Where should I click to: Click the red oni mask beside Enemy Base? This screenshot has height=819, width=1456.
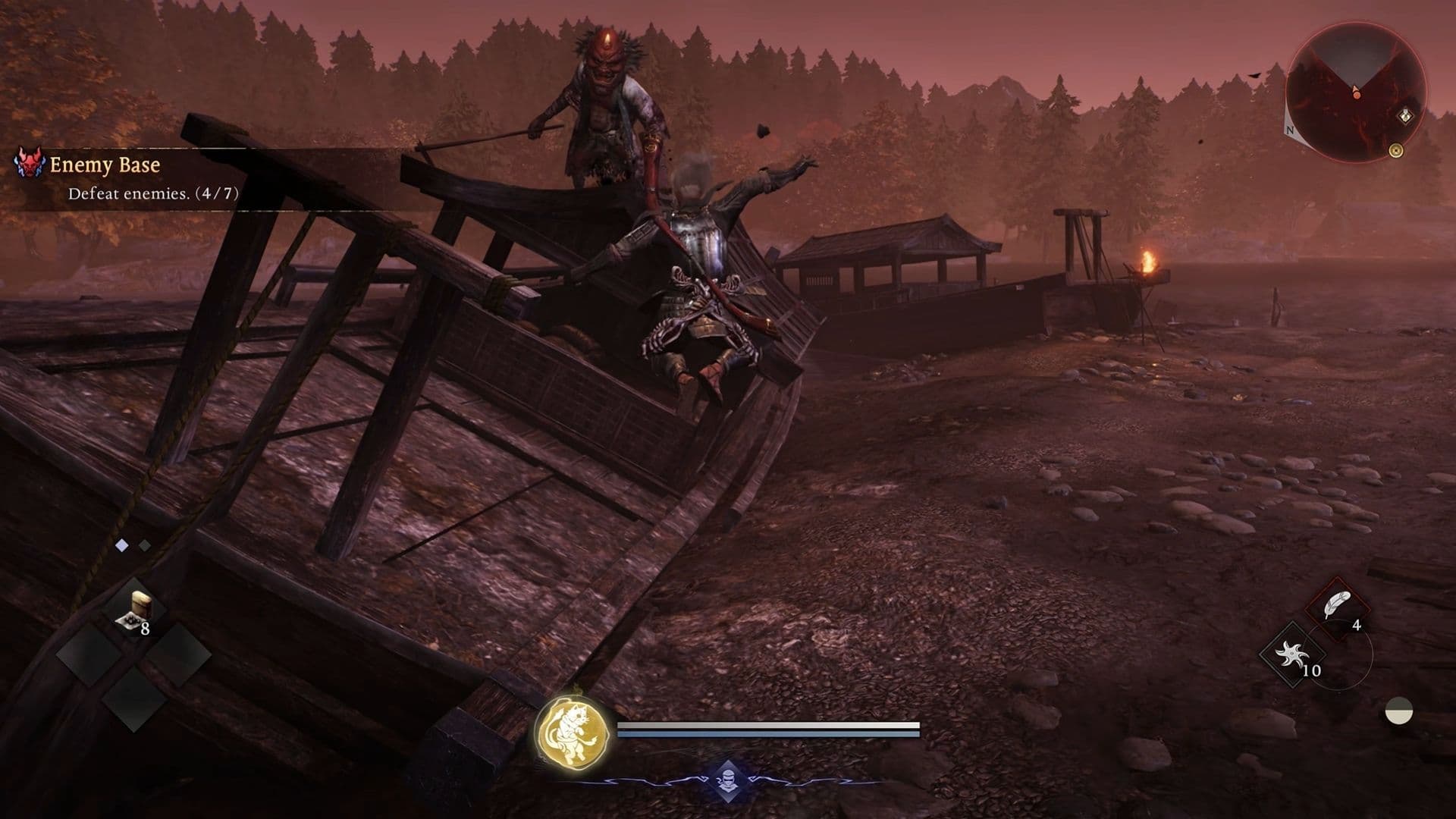point(28,164)
